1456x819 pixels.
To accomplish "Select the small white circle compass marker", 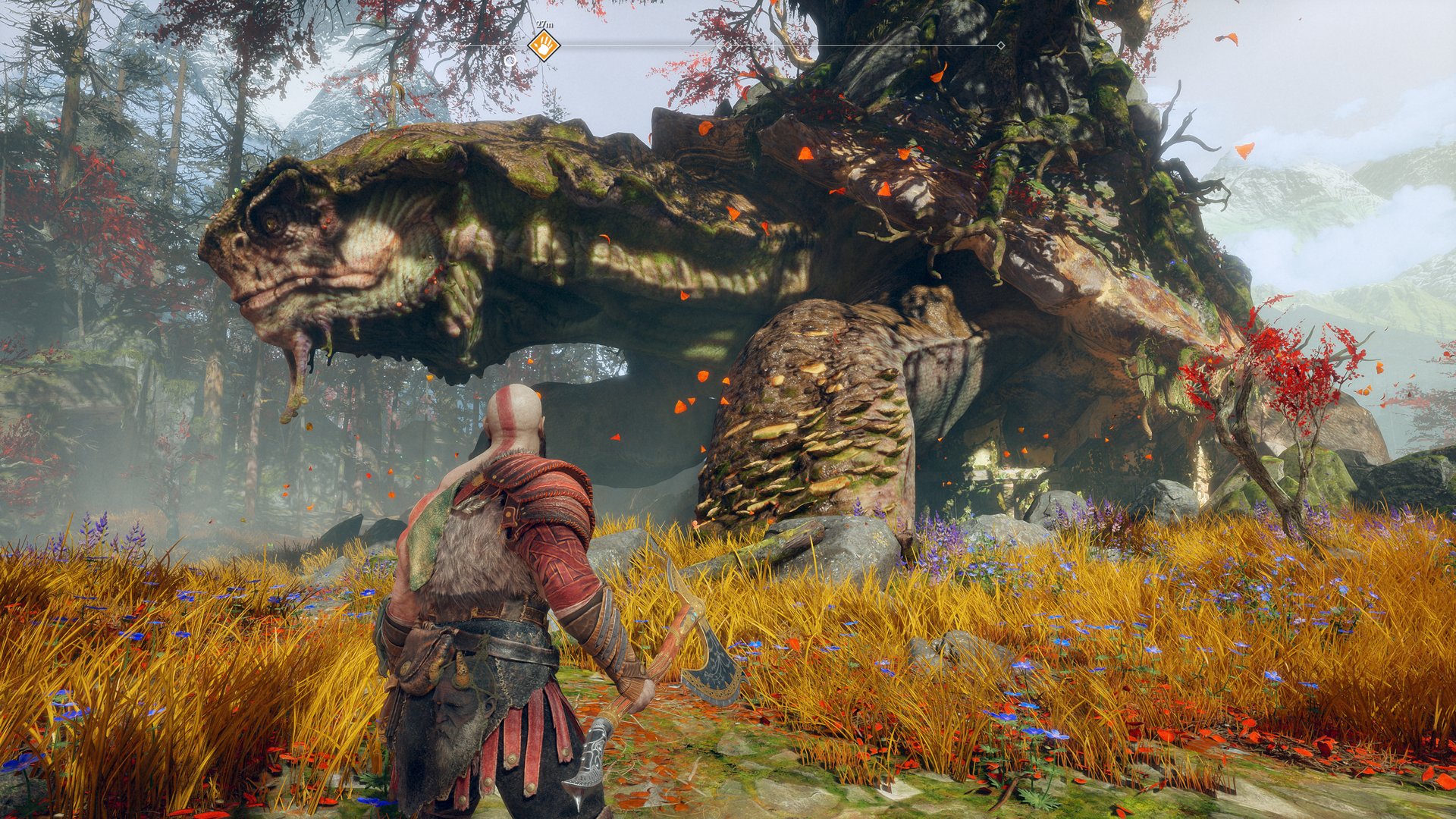I will 510,60.
